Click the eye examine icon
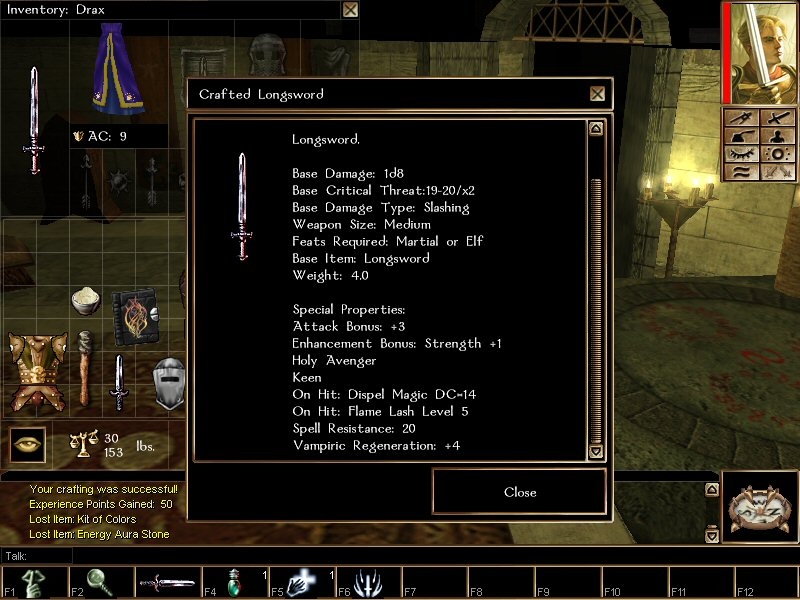This screenshot has width=800, height=600. [28, 444]
